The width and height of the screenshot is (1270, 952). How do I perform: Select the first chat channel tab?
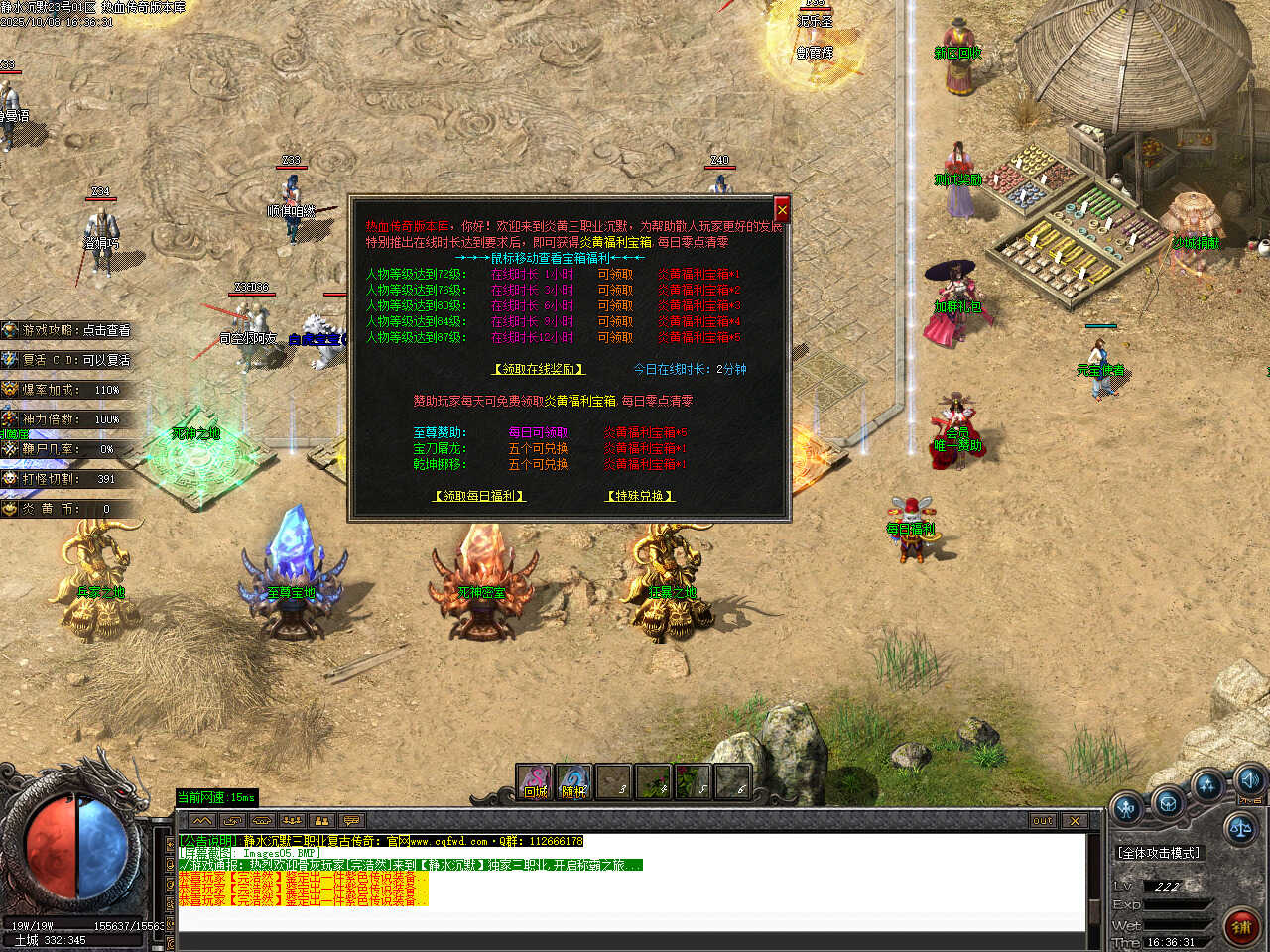(202, 821)
